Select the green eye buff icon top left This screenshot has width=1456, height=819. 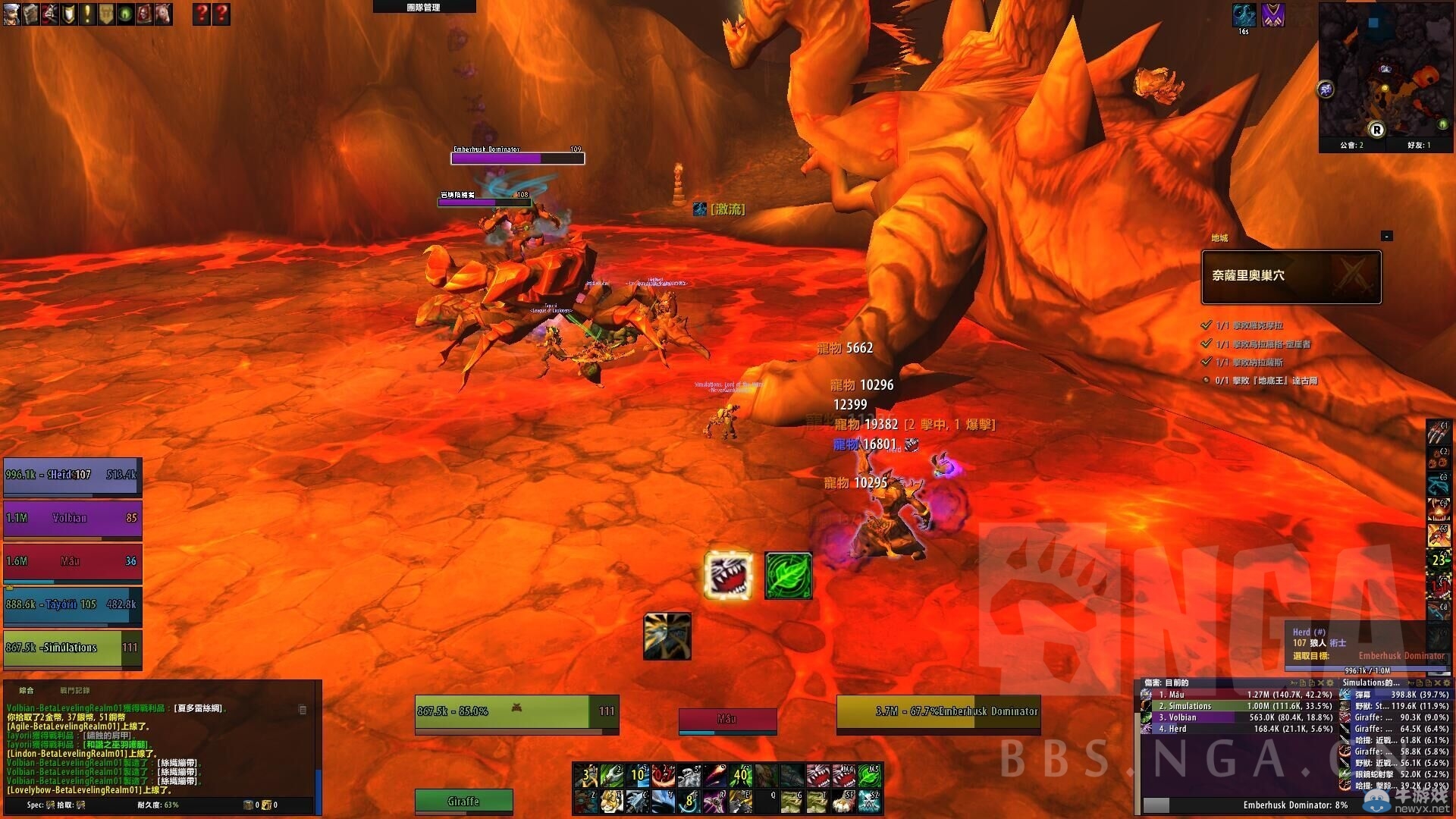point(124,14)
